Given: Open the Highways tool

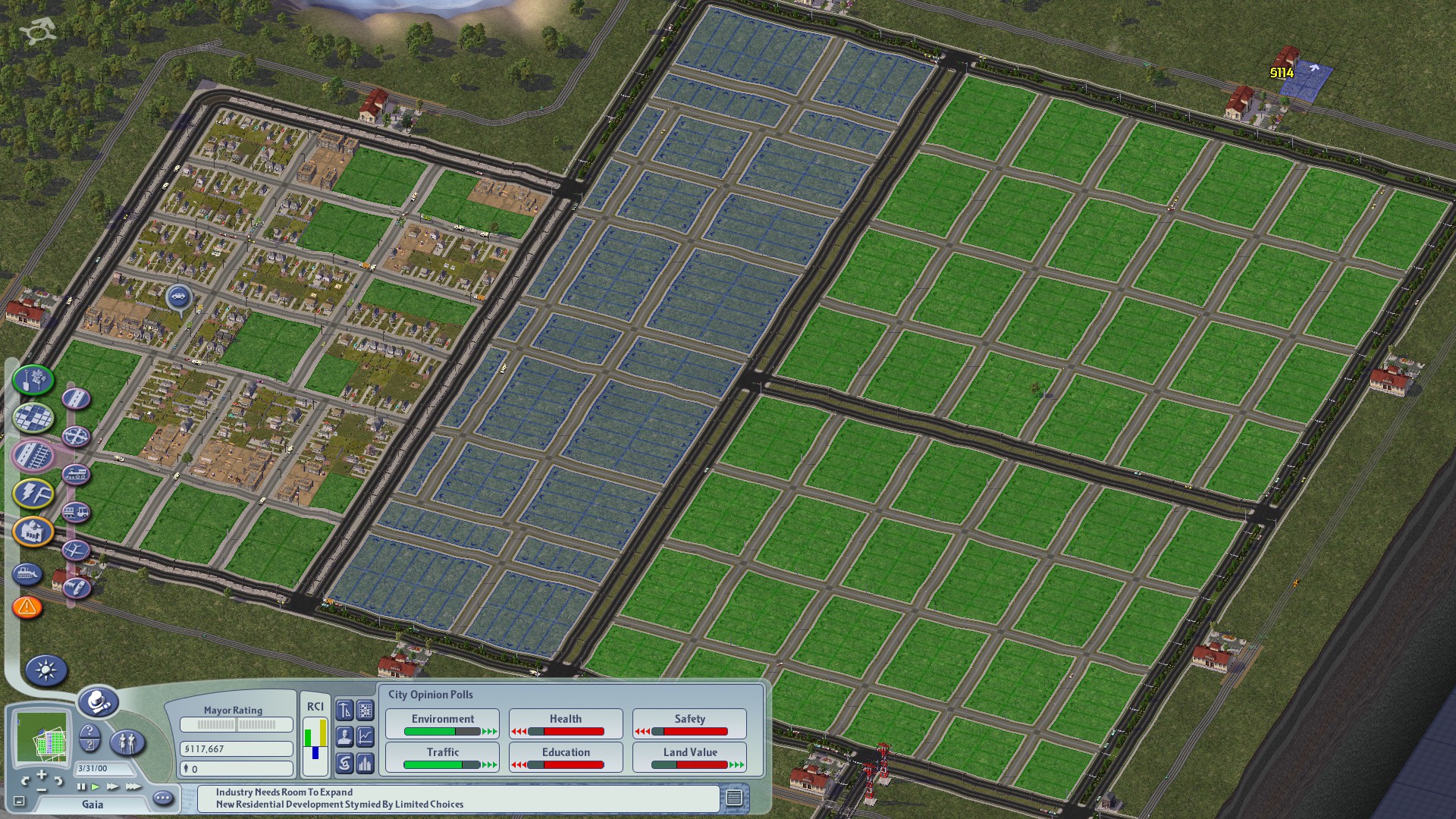Looking at the screenshot, I should tap(77, 436).
